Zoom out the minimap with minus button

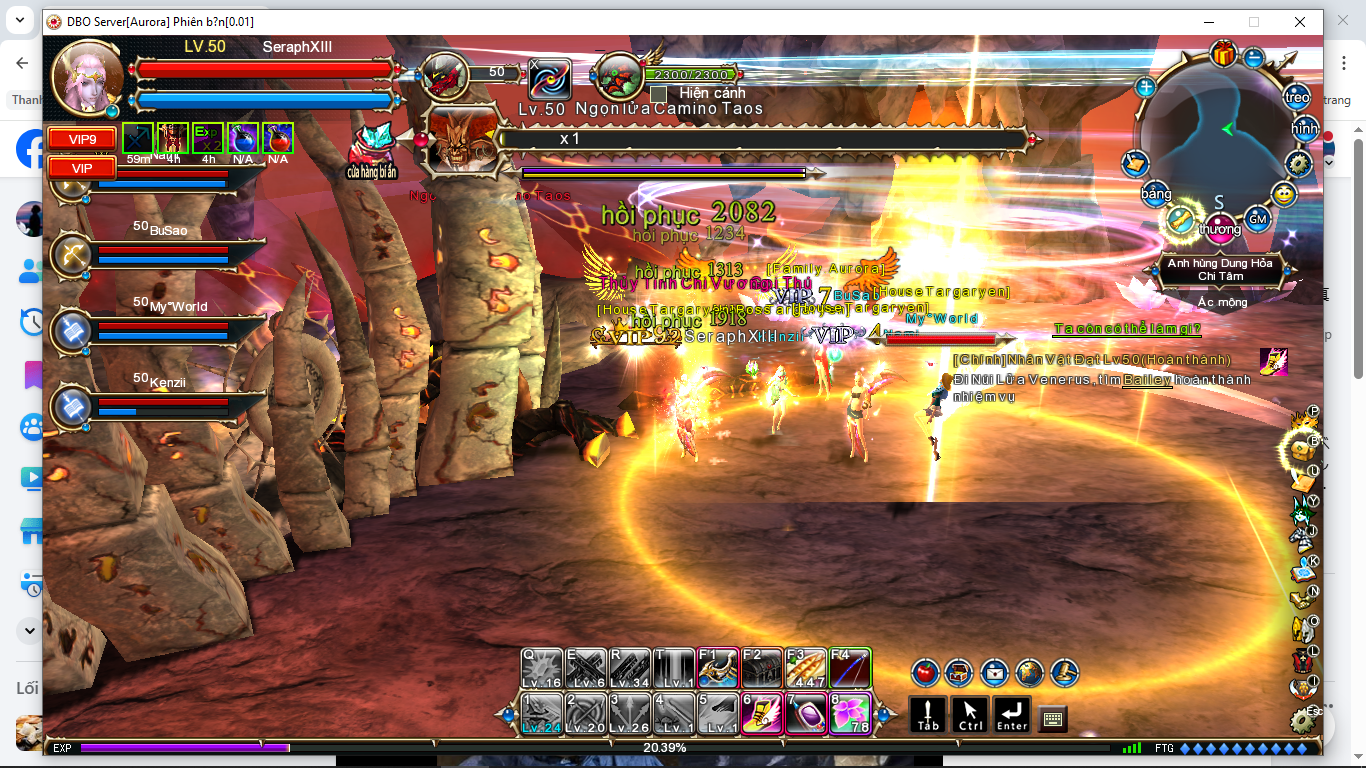1253,58
